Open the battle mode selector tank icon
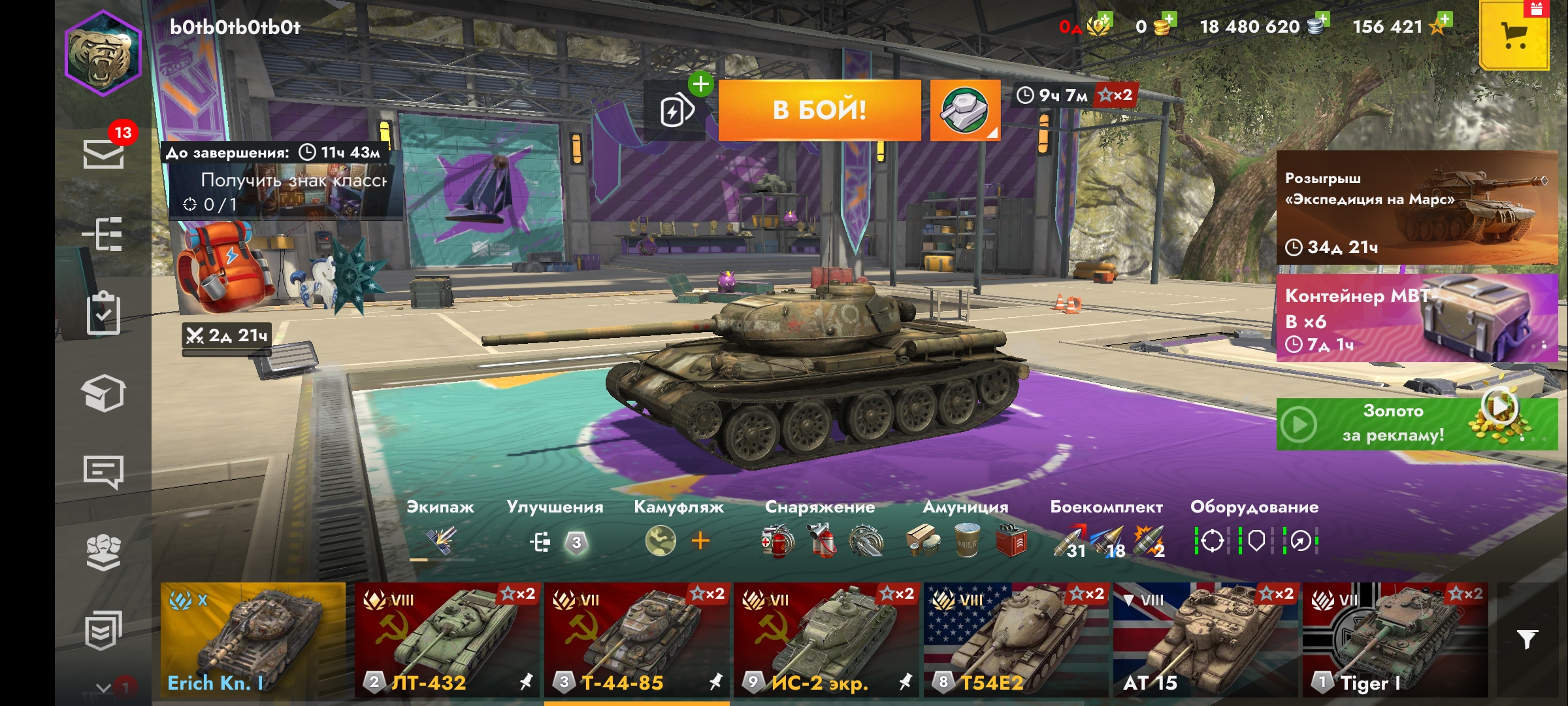The height and width of the screenshot is (706, 1568). pyautogui.click(x=964, y=110)
